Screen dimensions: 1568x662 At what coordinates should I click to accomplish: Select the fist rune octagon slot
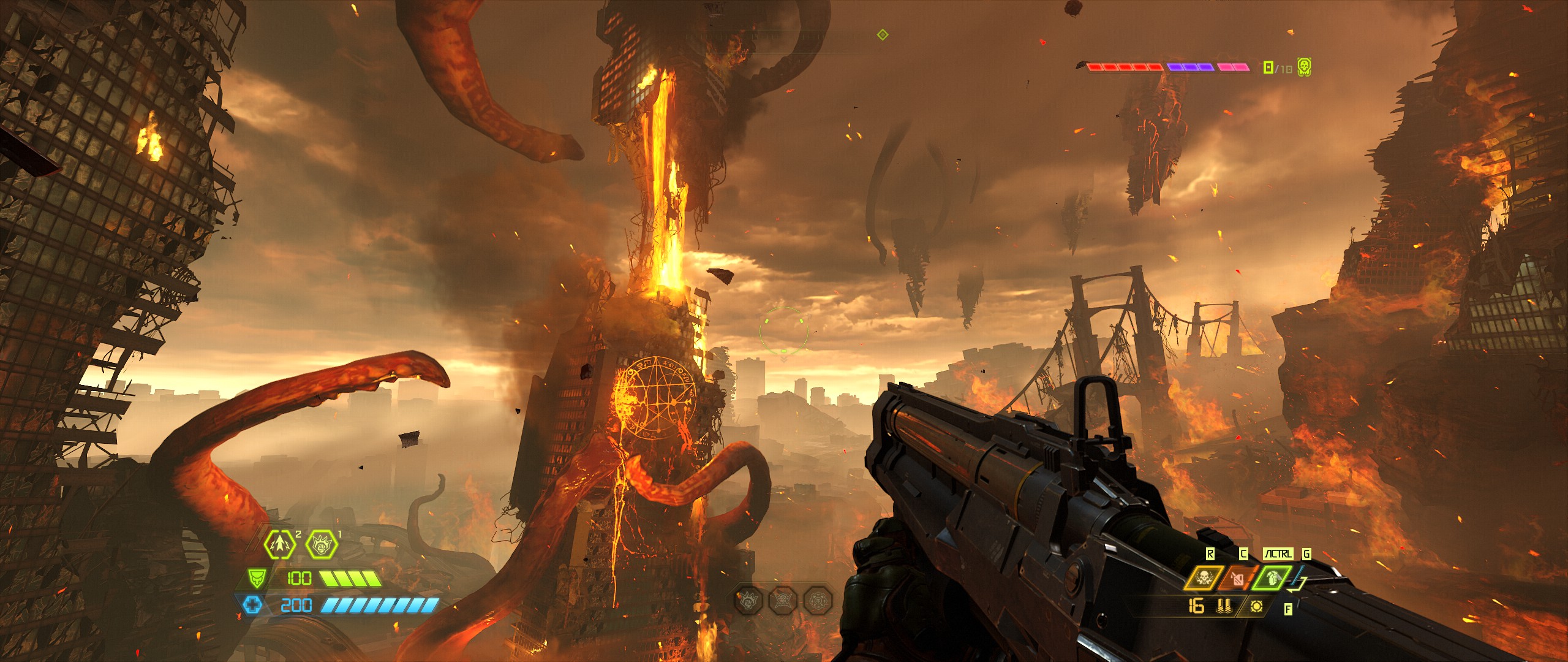click(749, 600)
